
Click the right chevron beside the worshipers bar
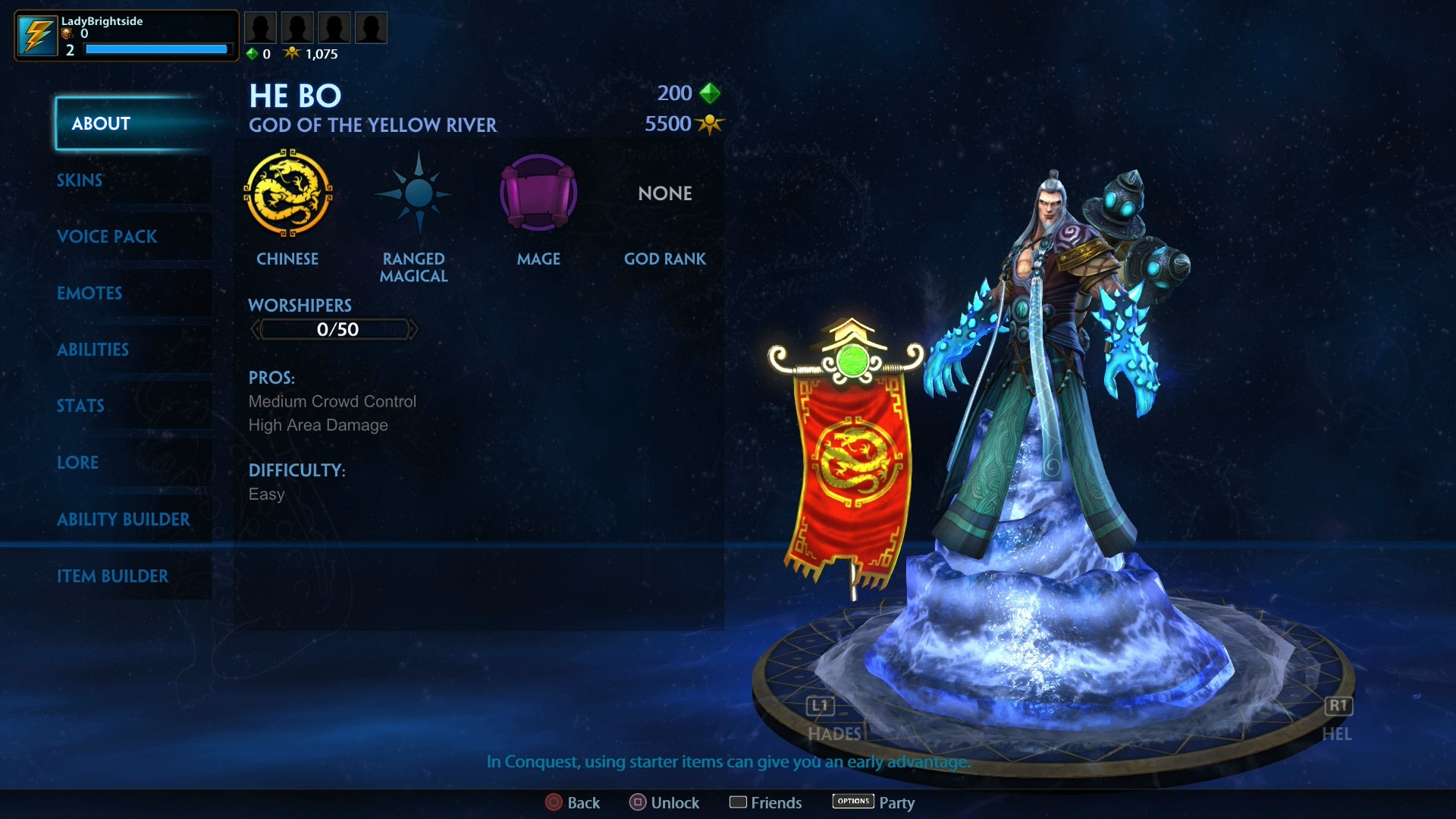pos(414,328)
